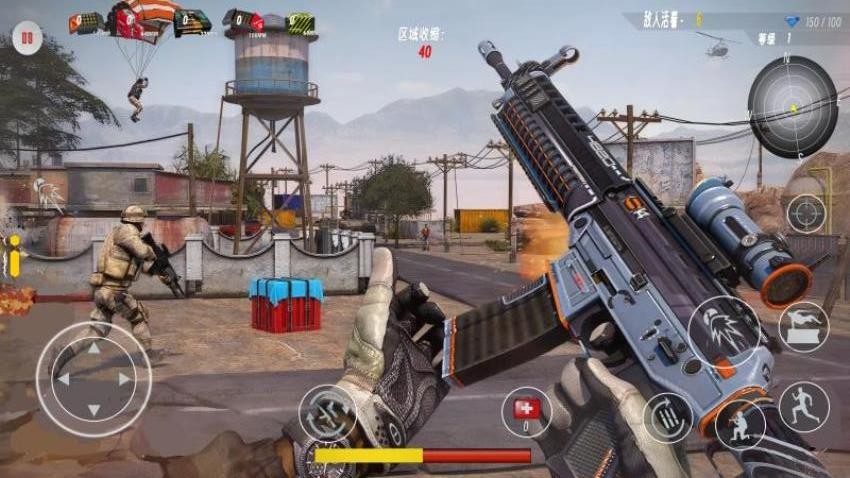The height and width of the screenshot is (478, 850).
Task: Open the circular compass minimap
Action: tap(792, 106)
